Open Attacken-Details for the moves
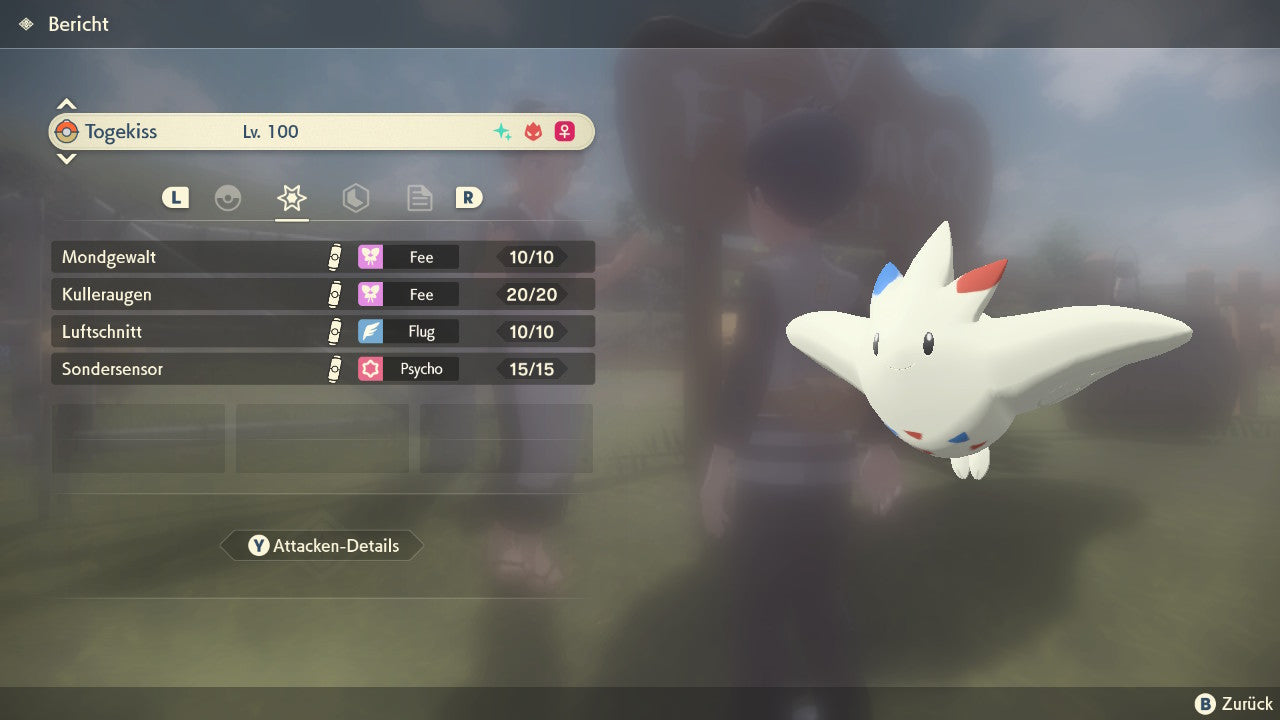The height and width of the screenshot is (720, 1280). [322, 546]
